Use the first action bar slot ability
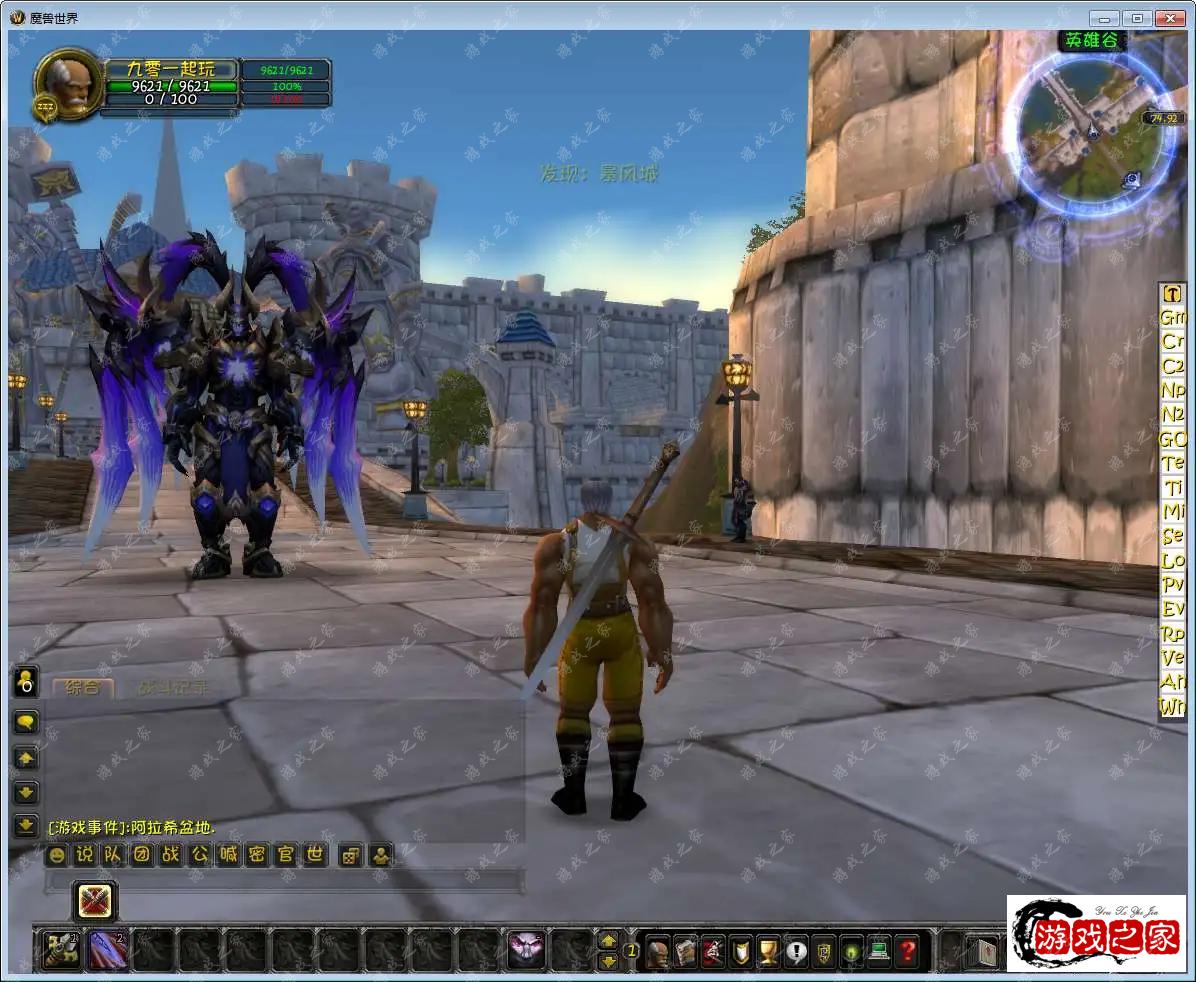The image size is (1196, 982). [61, 950]
